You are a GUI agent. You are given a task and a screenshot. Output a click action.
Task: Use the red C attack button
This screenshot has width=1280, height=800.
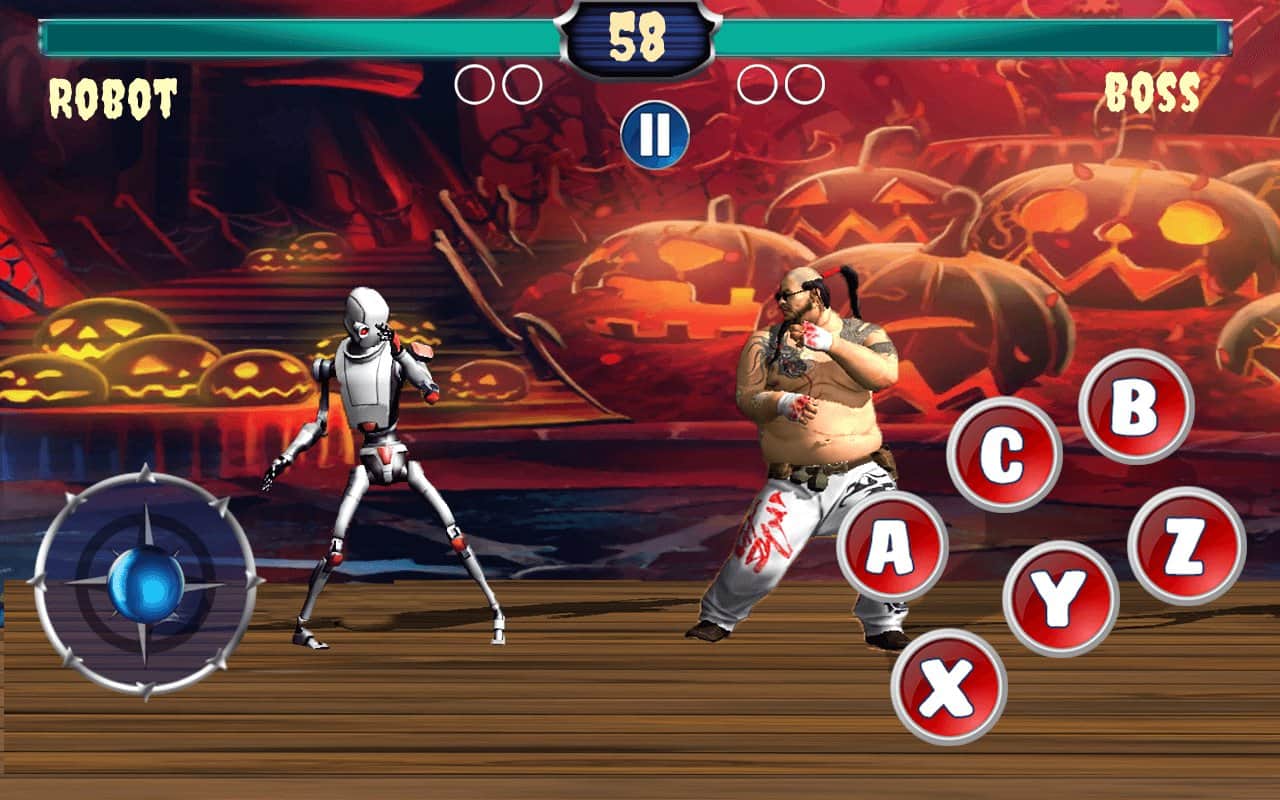point(1003,455)
